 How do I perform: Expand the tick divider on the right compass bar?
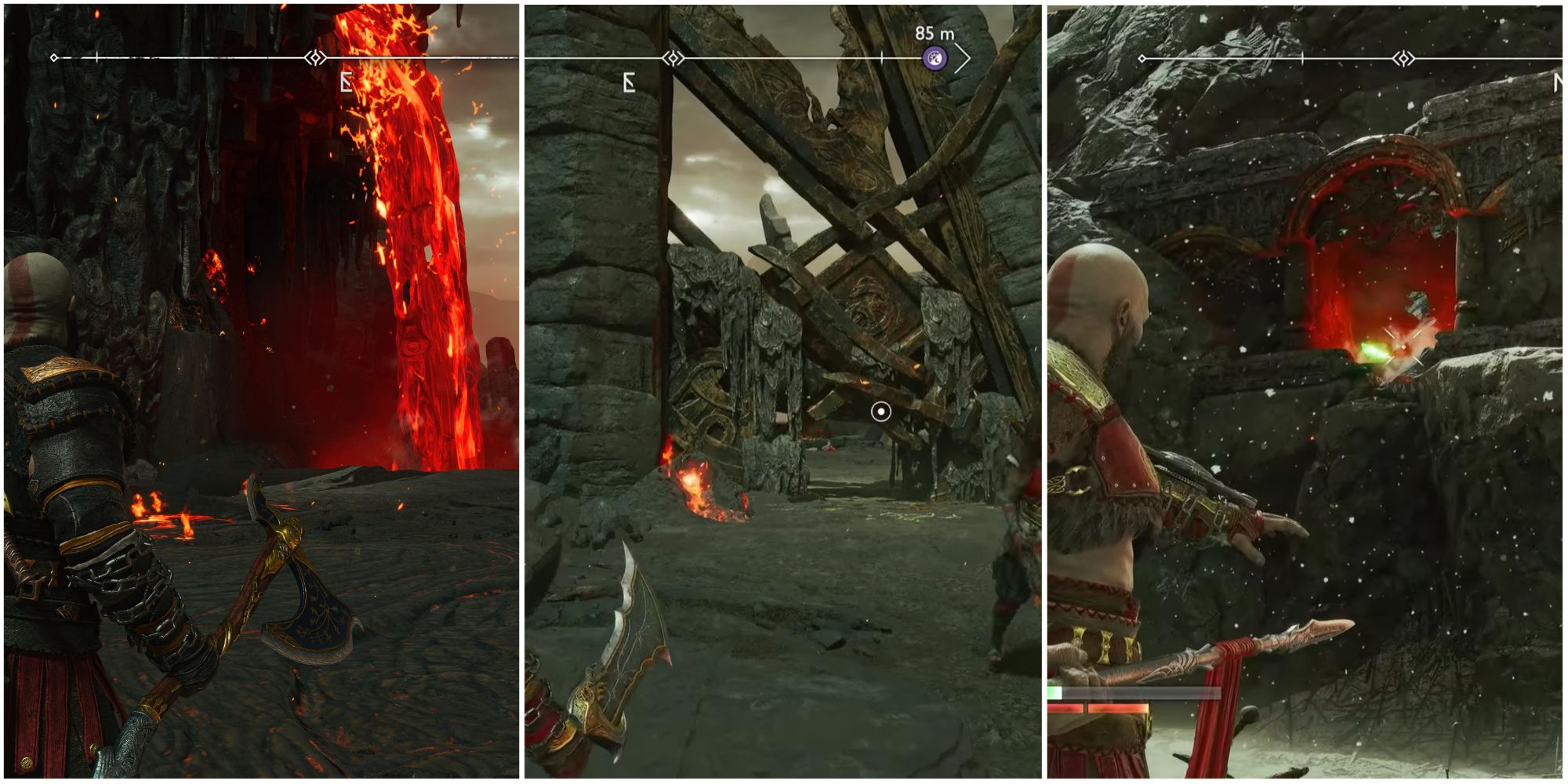(x=1303, y=58)
